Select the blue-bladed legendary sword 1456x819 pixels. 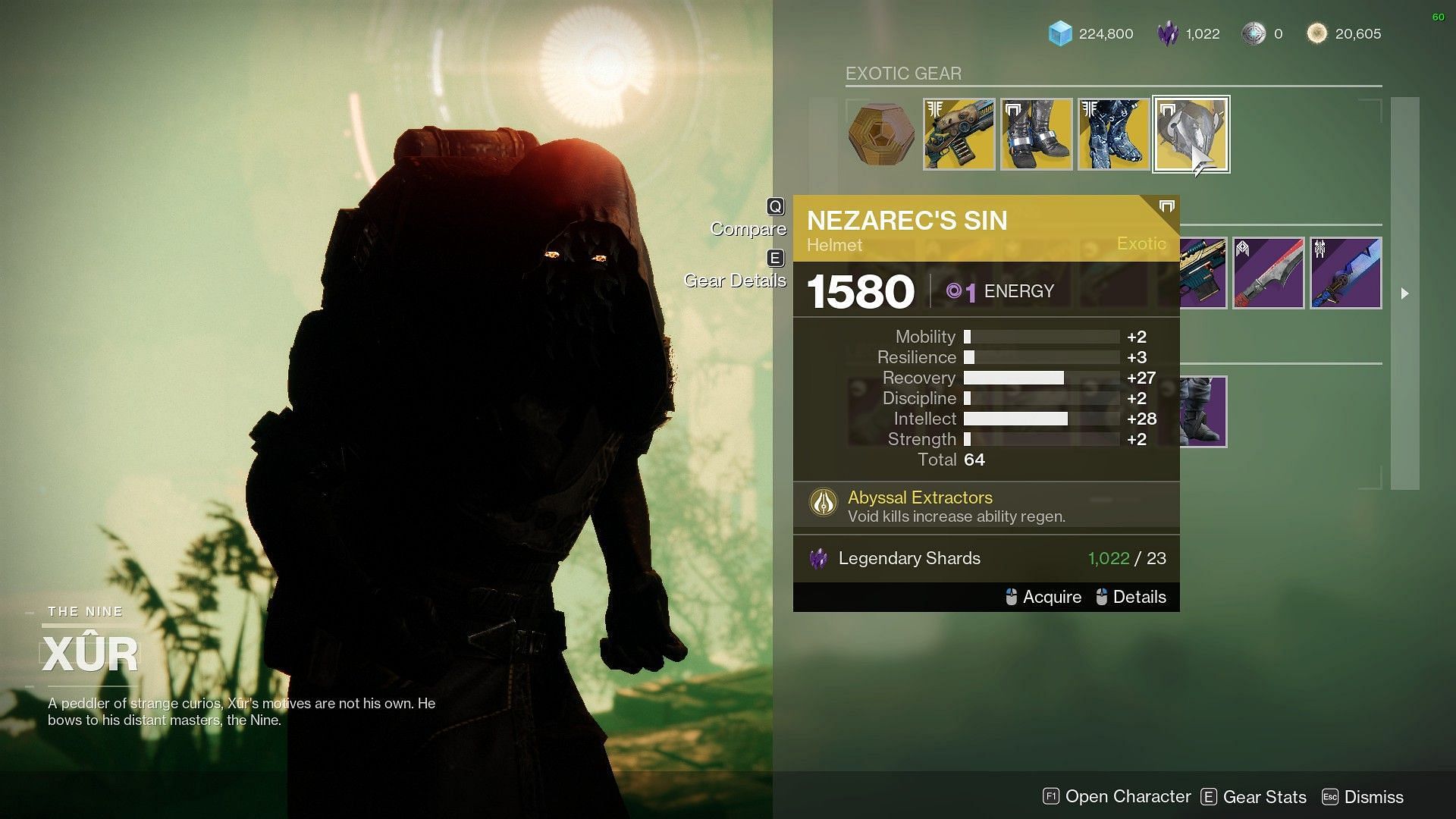pyautogui.click(x=1346, y=273)
